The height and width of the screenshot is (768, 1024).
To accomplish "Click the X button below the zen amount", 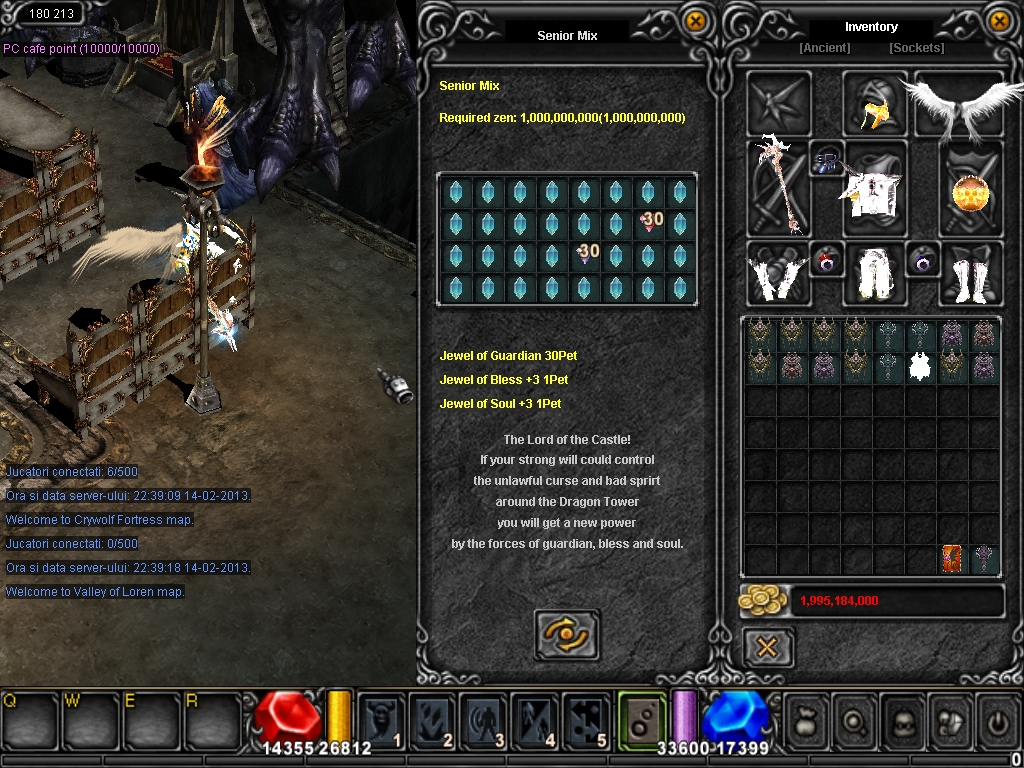I will coord(768,648).
